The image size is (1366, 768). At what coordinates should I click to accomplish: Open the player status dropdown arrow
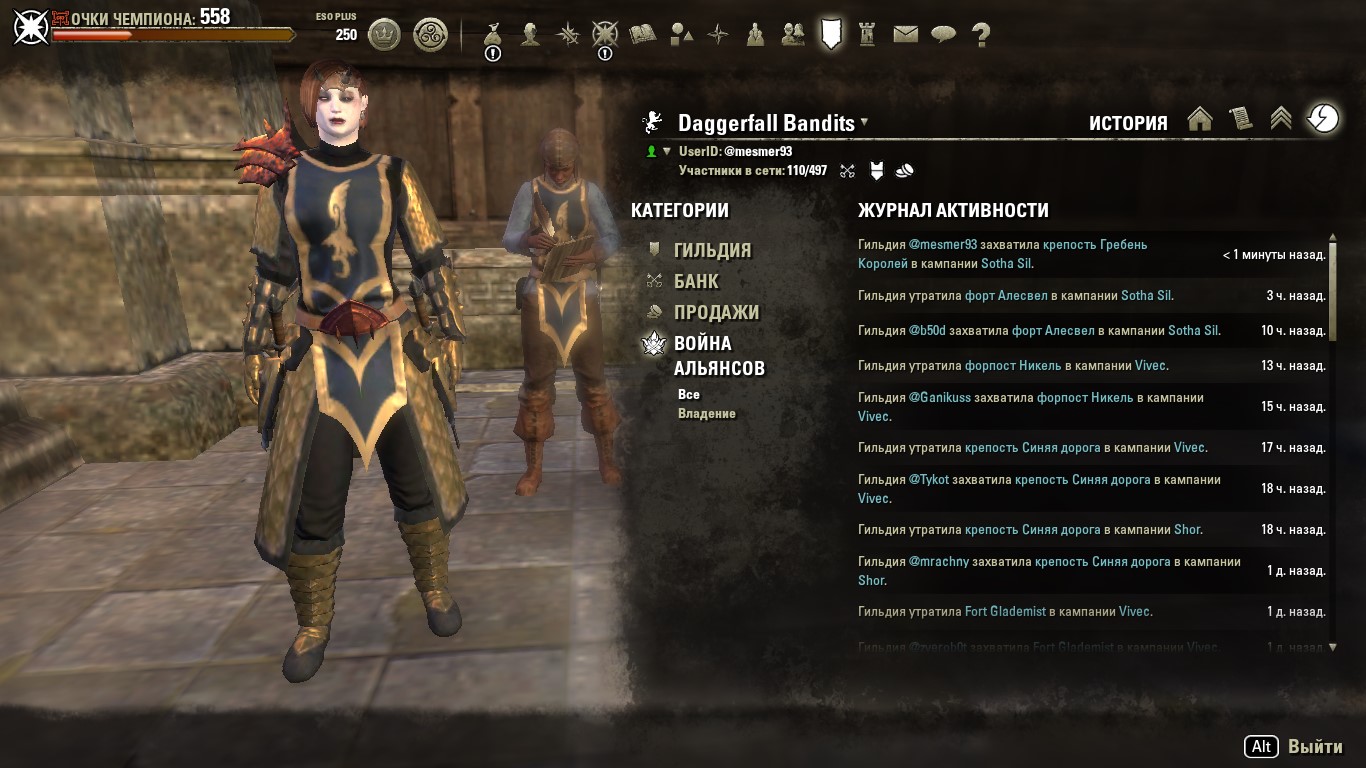pos(667,152)
